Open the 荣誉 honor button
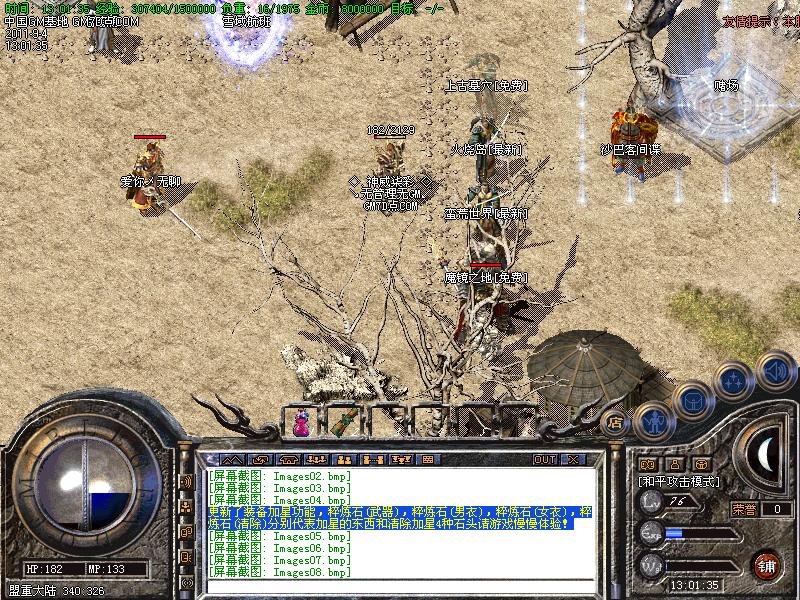Screen dimensions: 800x600 (743, 509)
